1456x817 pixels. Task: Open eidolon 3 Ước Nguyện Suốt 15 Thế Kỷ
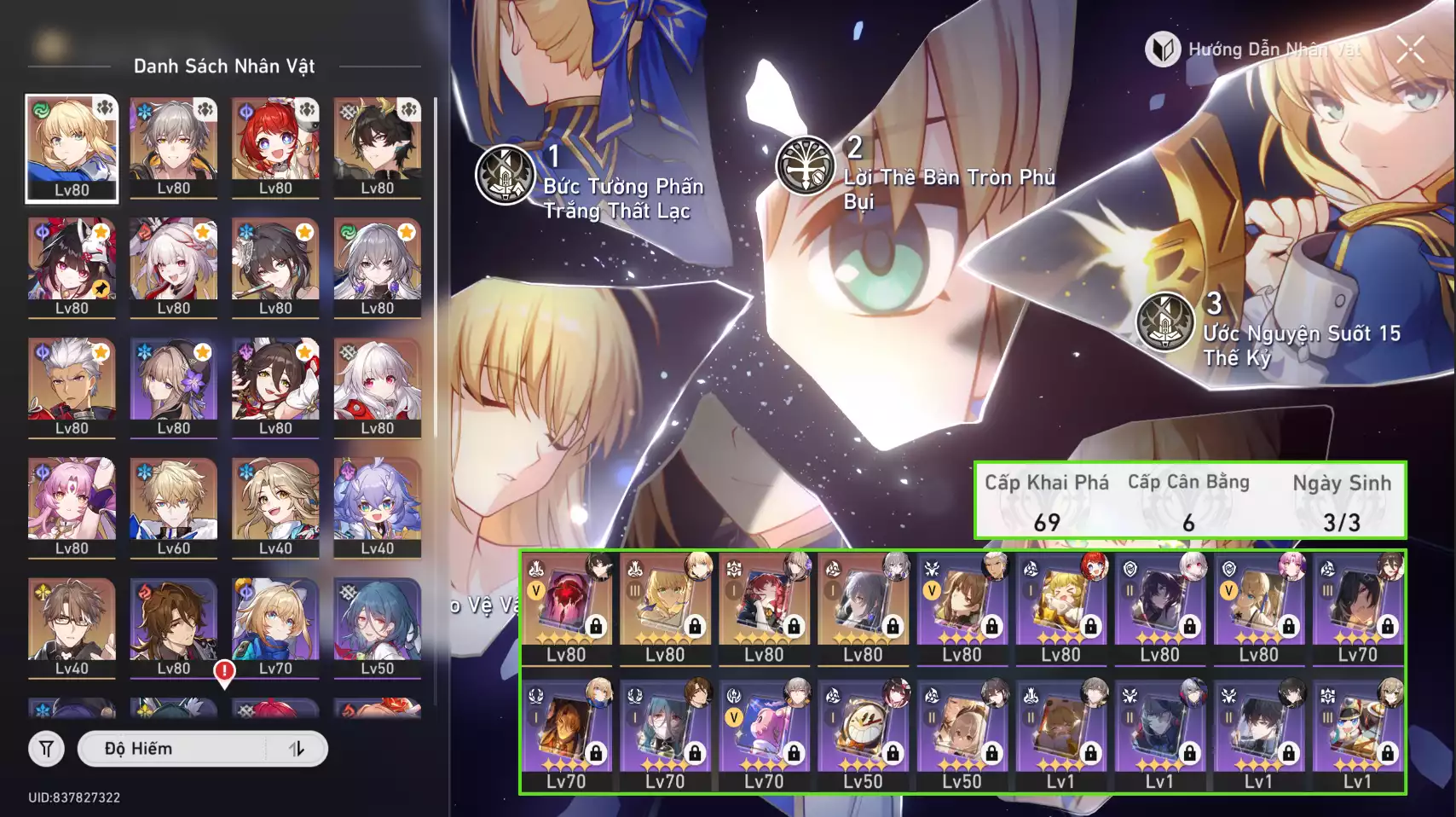coord(1165,322)
